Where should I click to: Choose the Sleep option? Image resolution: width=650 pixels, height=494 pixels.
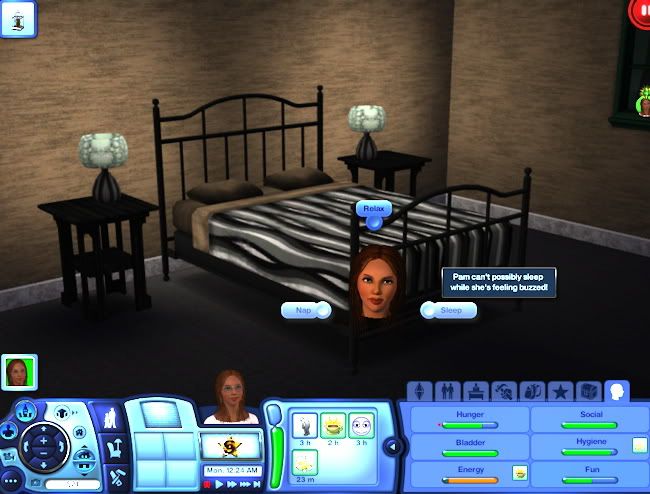pos(449,310)
